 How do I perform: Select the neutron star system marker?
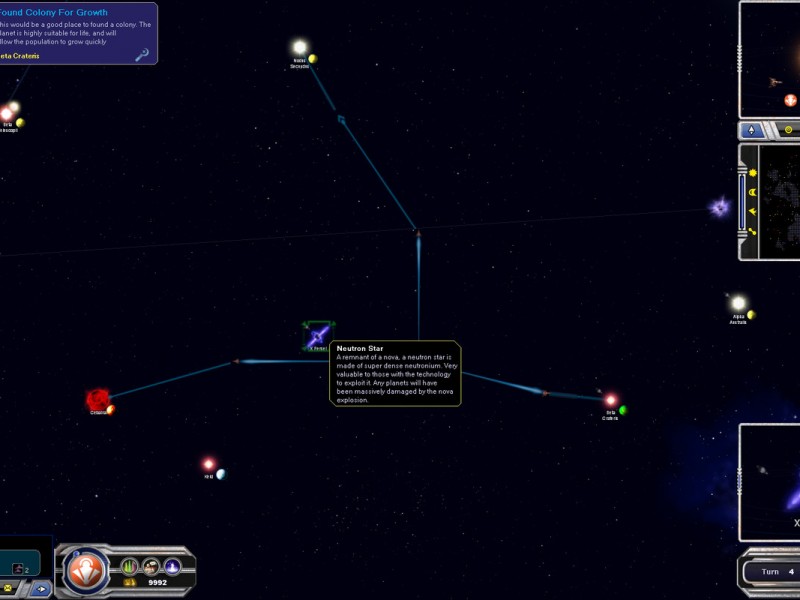[319, 335]
